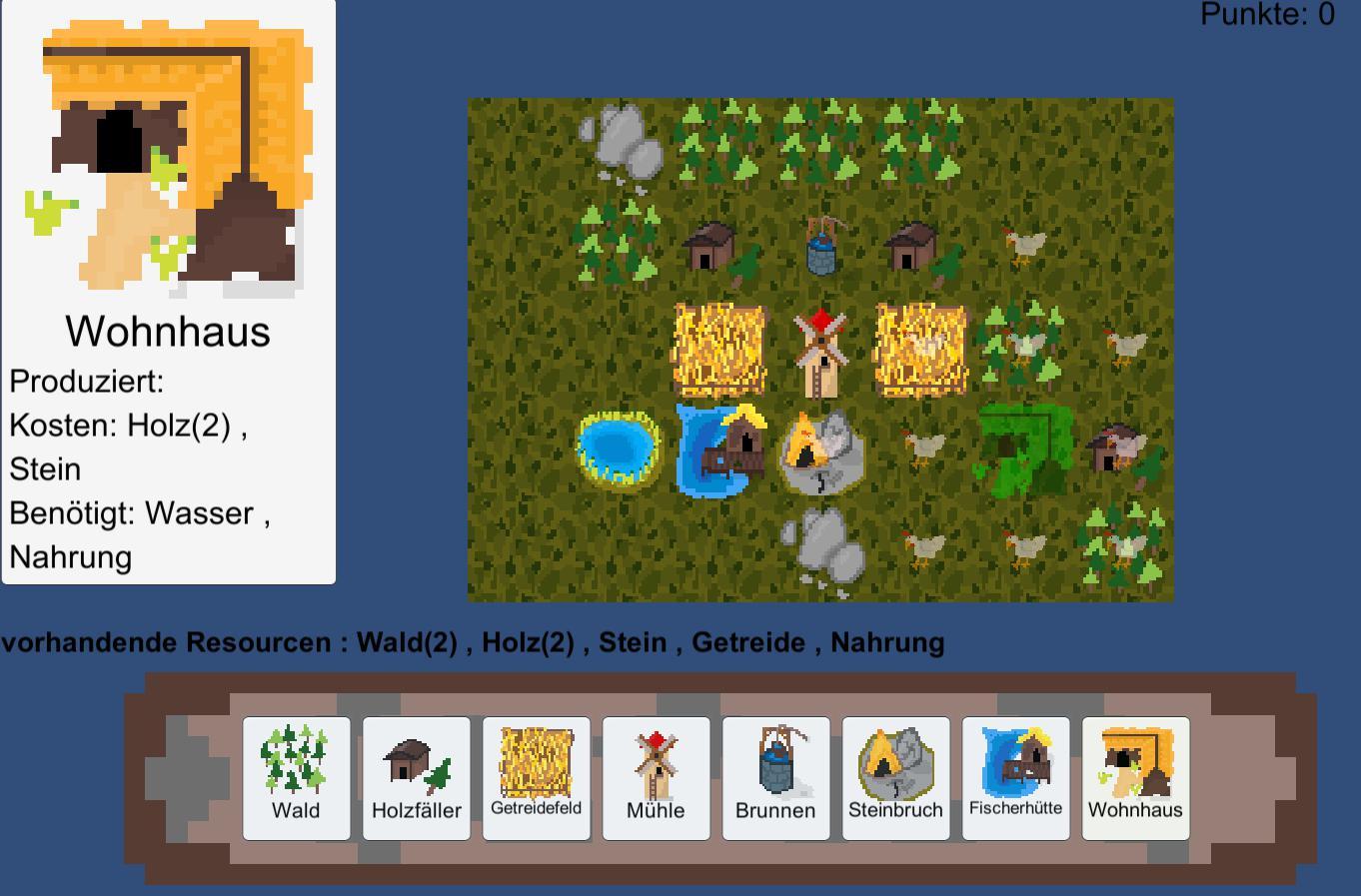Select the left wheat field on the map

point(714,345)
